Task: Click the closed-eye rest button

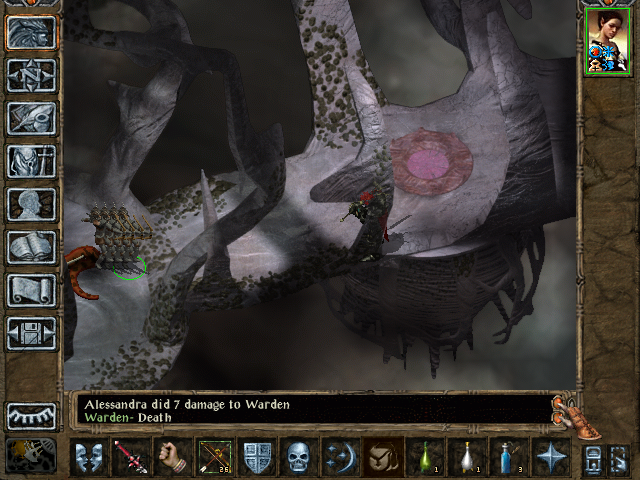Action: point(31,416)
